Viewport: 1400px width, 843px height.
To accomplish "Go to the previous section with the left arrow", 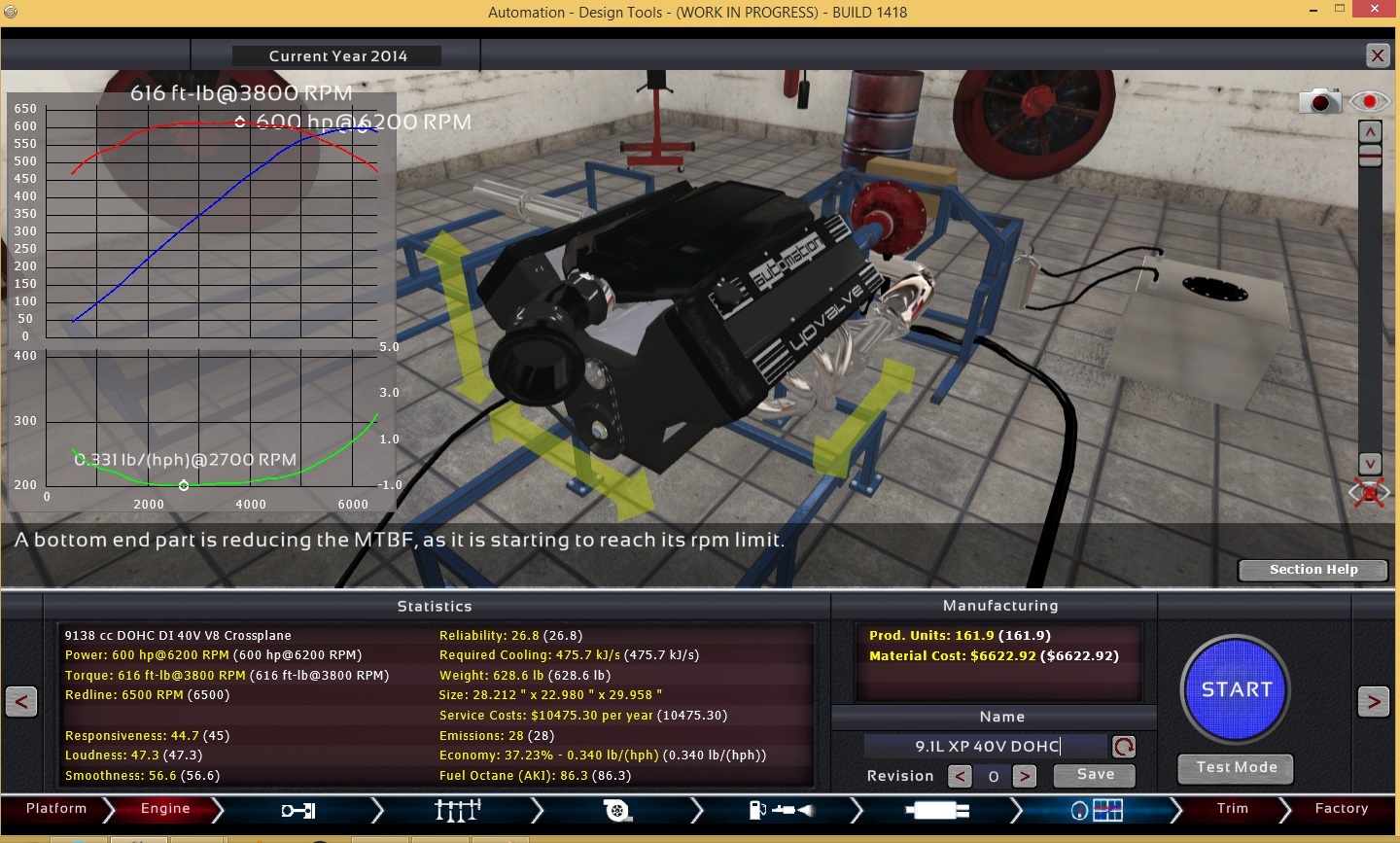I will click(x=21, y=701).
